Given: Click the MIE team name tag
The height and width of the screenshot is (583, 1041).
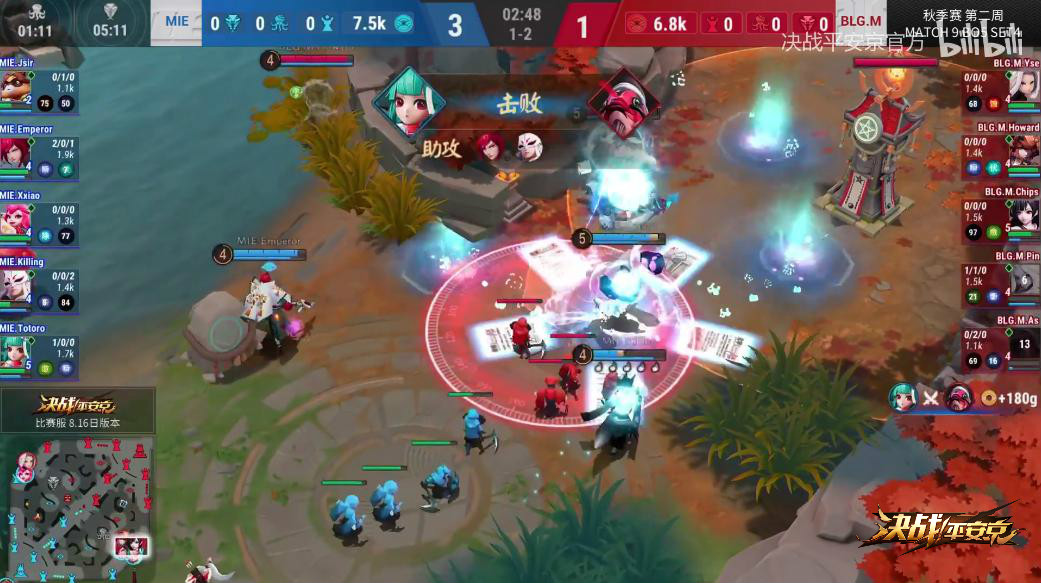Looking at the screenshot, I should 176,22.
